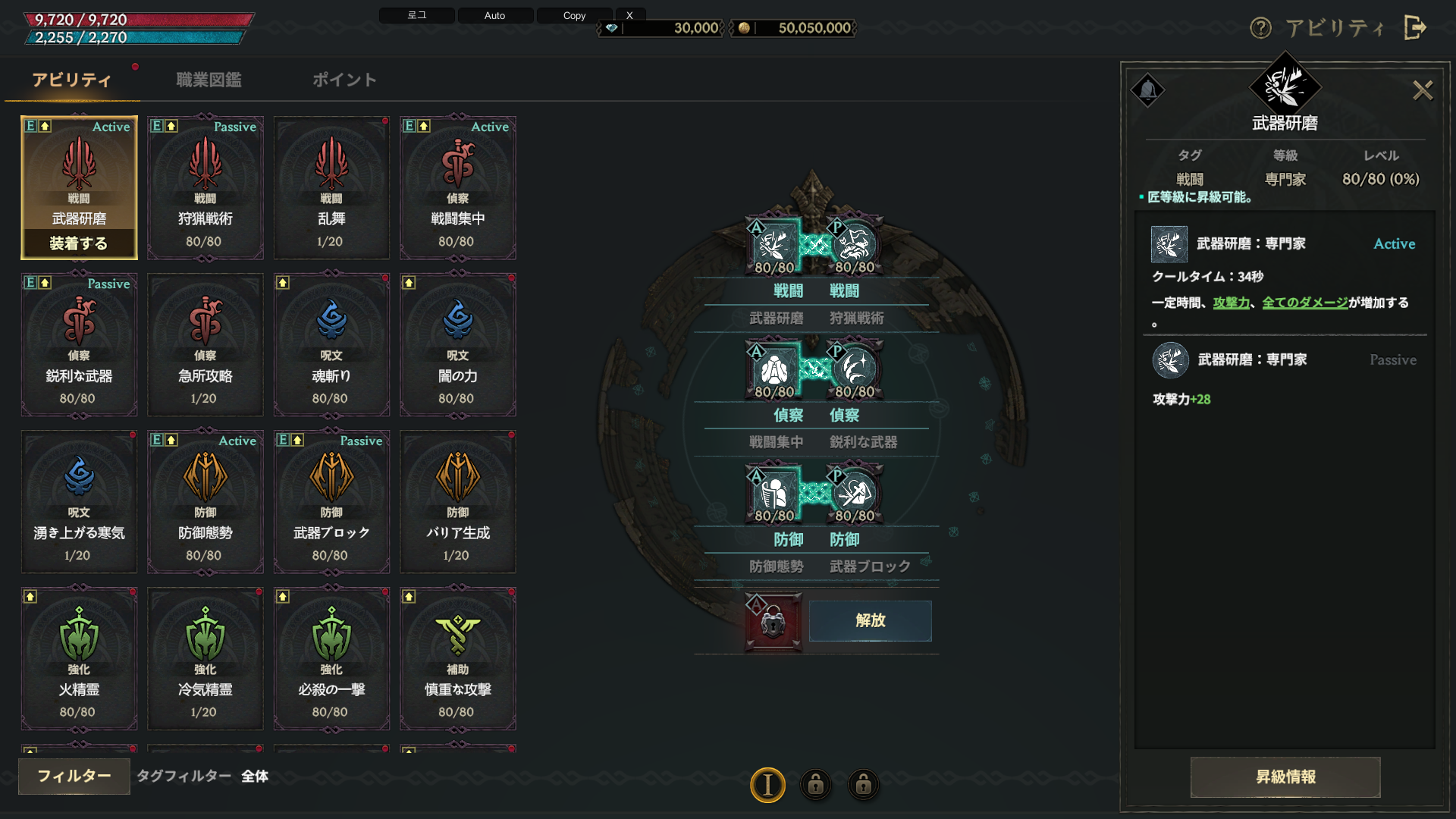1456x819 pixels.
Task: Open the ポイント tab
Action: (x=344, y=80)
